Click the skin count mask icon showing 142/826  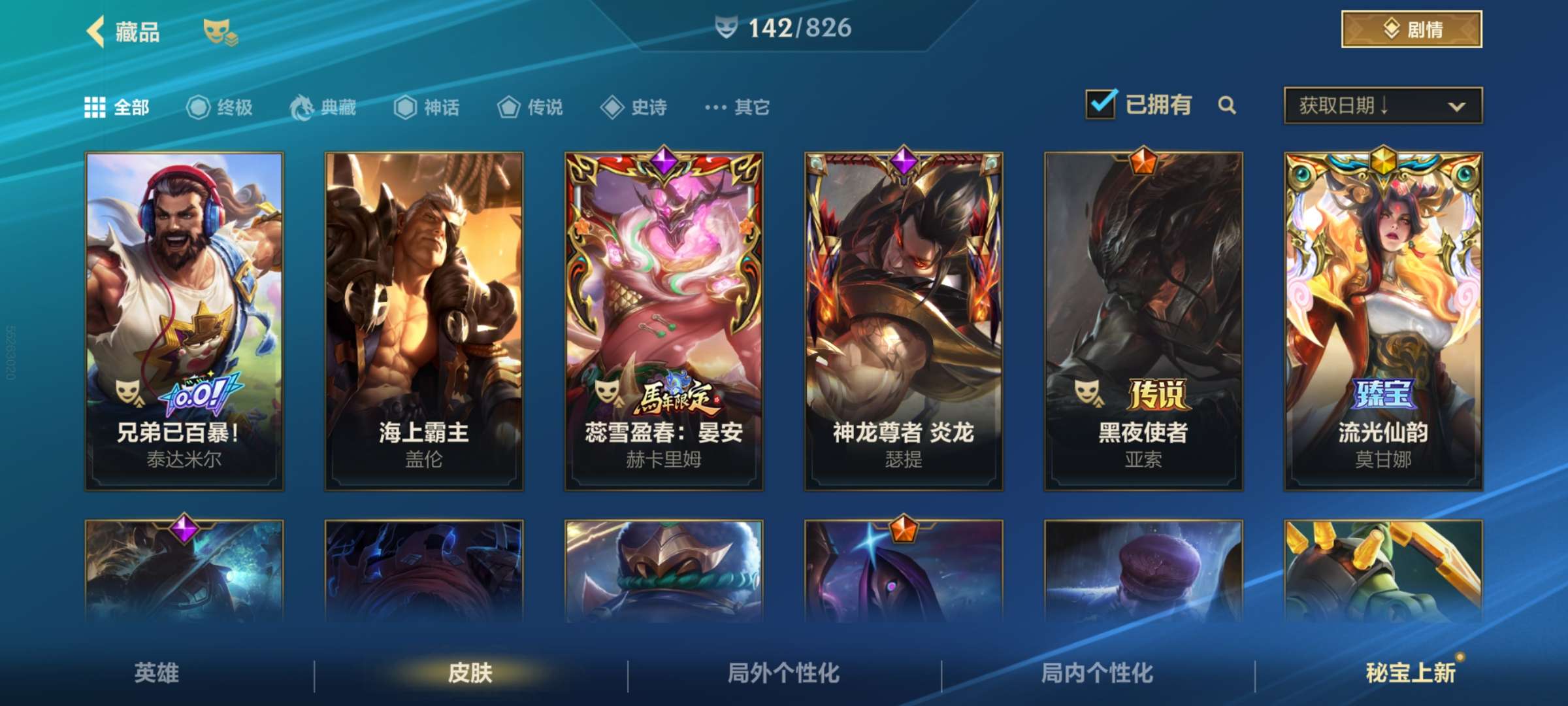tap(727, 28)
